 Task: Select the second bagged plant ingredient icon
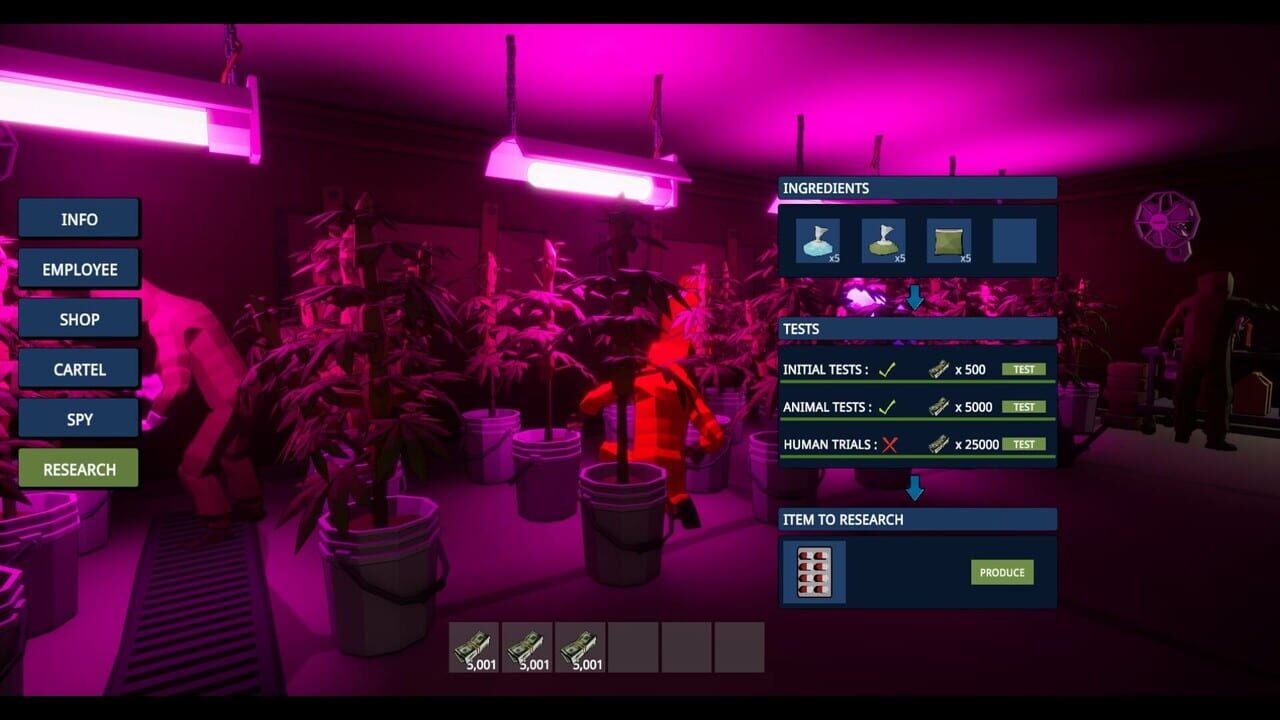coord(885,240)
